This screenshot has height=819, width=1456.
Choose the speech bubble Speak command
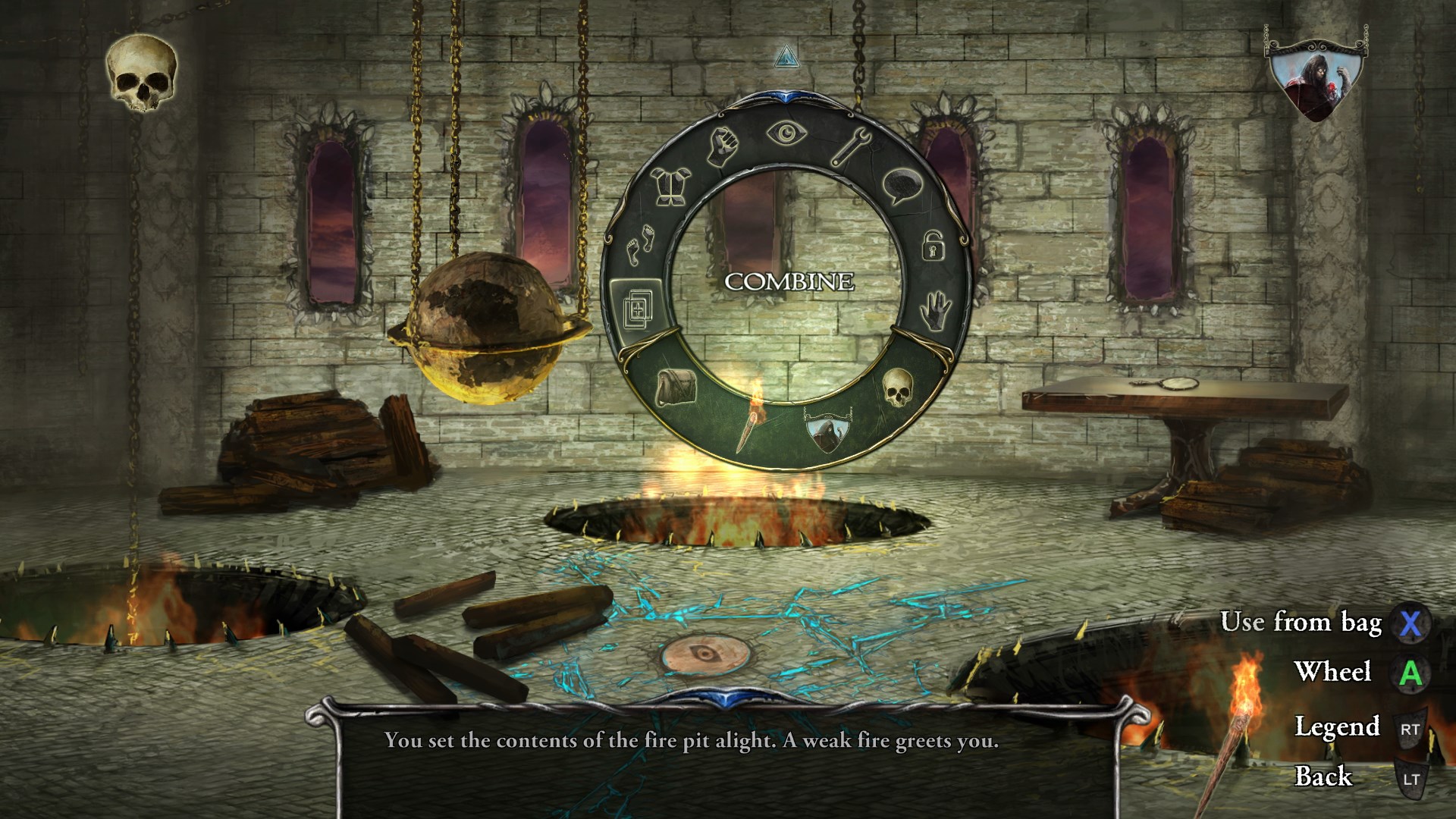point(902,187)
